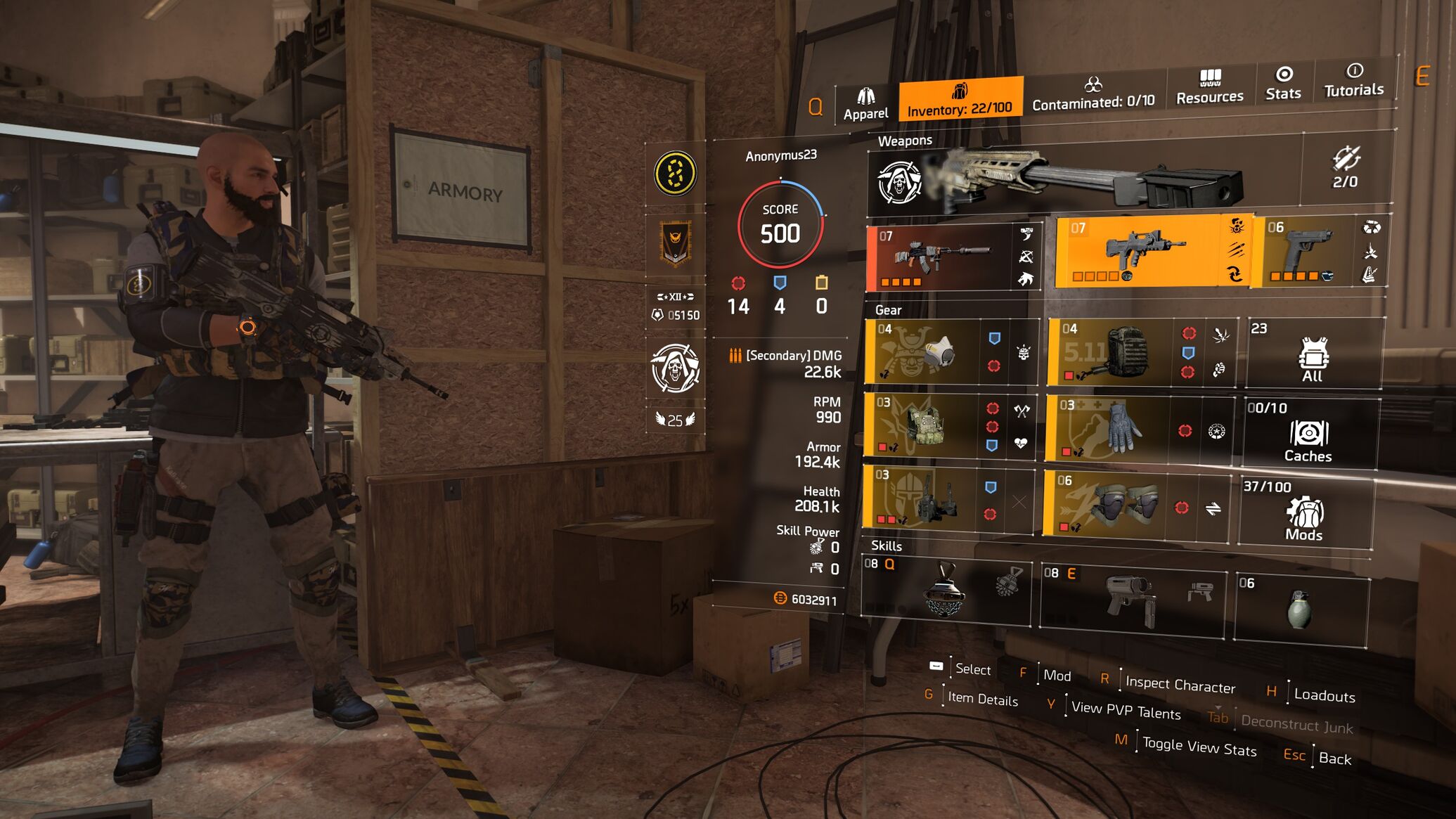The height and width of the screenshot is (819, 1456).
Task: Open the Stats tab
Action: coord(1283,83)
